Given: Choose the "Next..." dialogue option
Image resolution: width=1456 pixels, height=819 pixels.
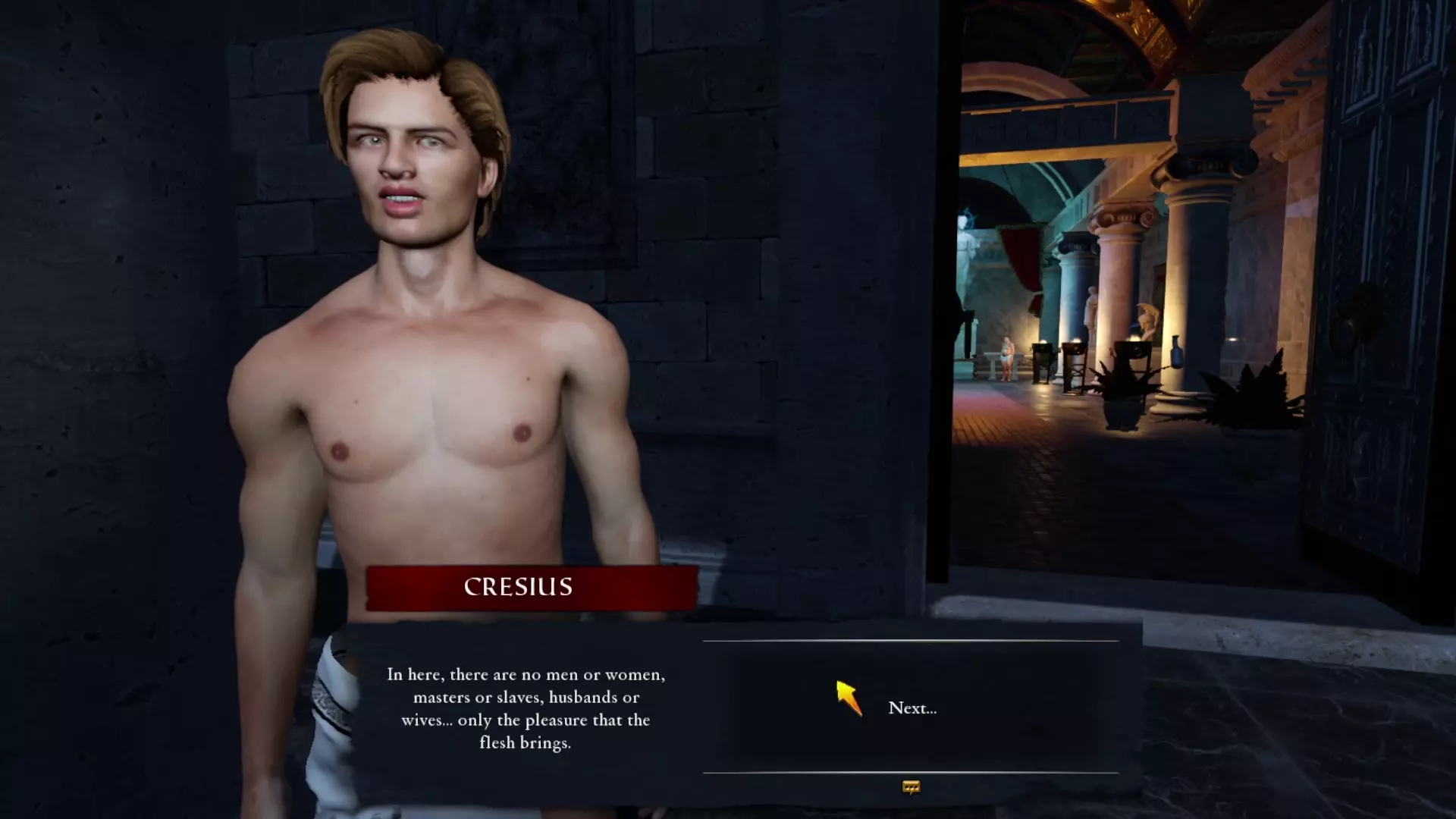Looking at the screenshot, I should [912, 708].
